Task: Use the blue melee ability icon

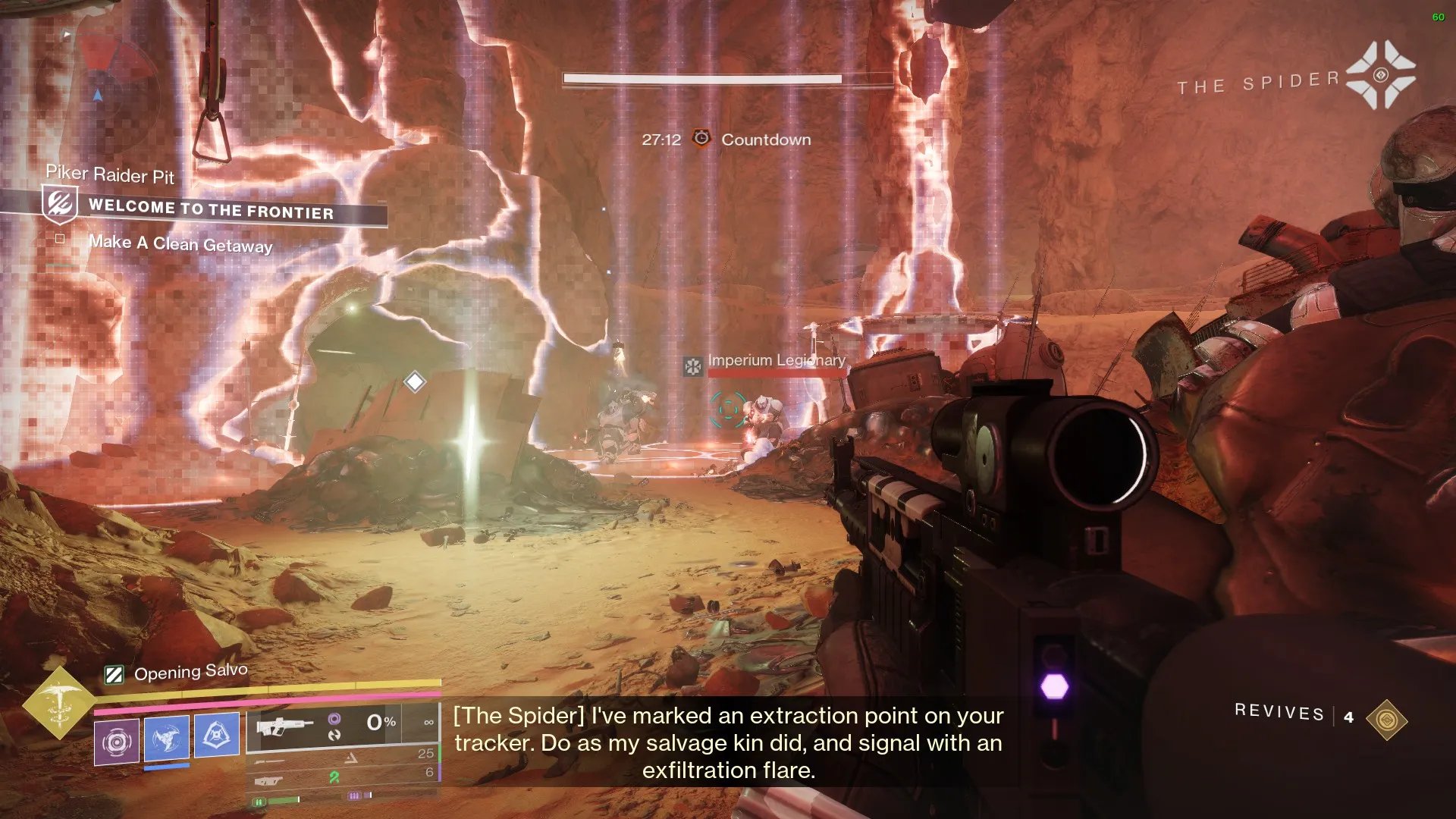Action: [x=166, y=737]
